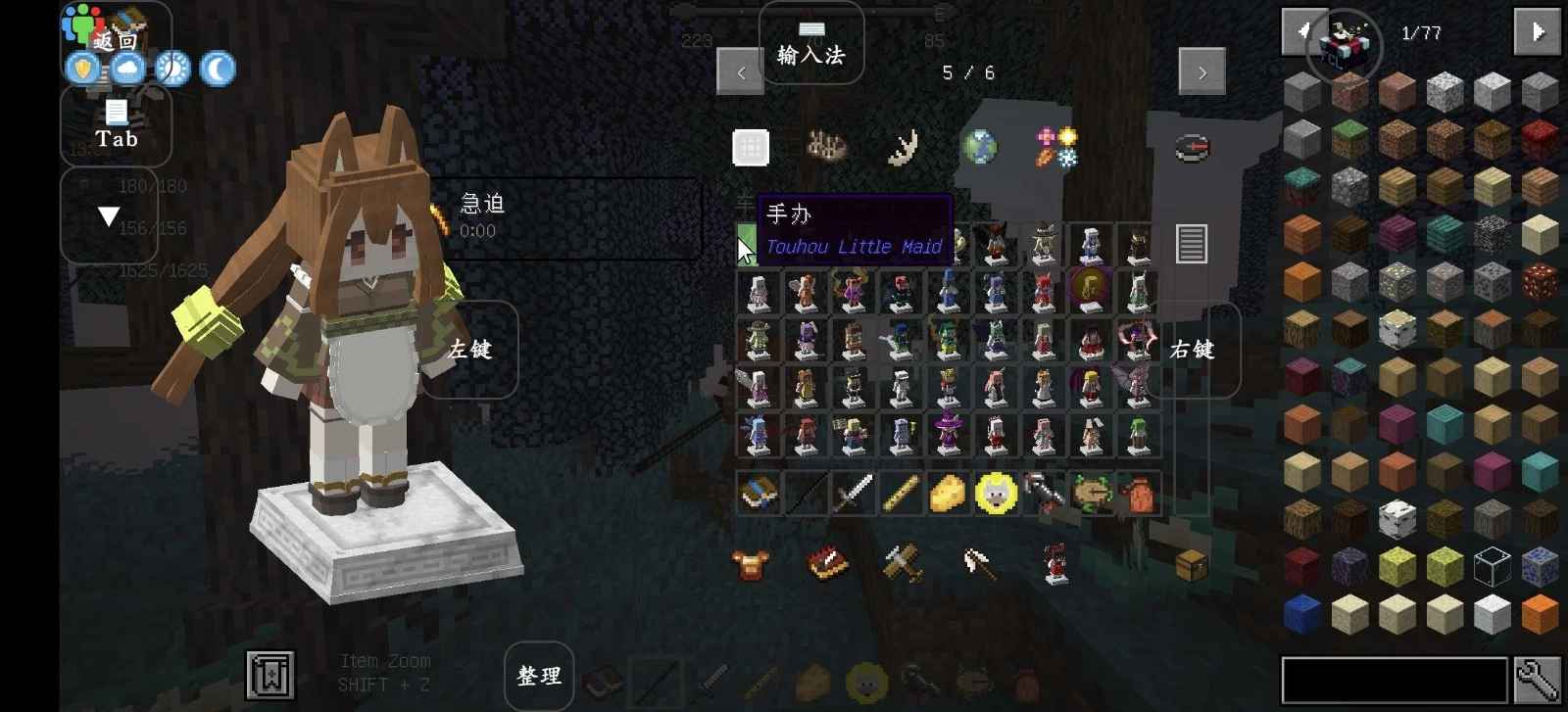Click the item list search field
Screen dimensions: 1568x712
1394,680
